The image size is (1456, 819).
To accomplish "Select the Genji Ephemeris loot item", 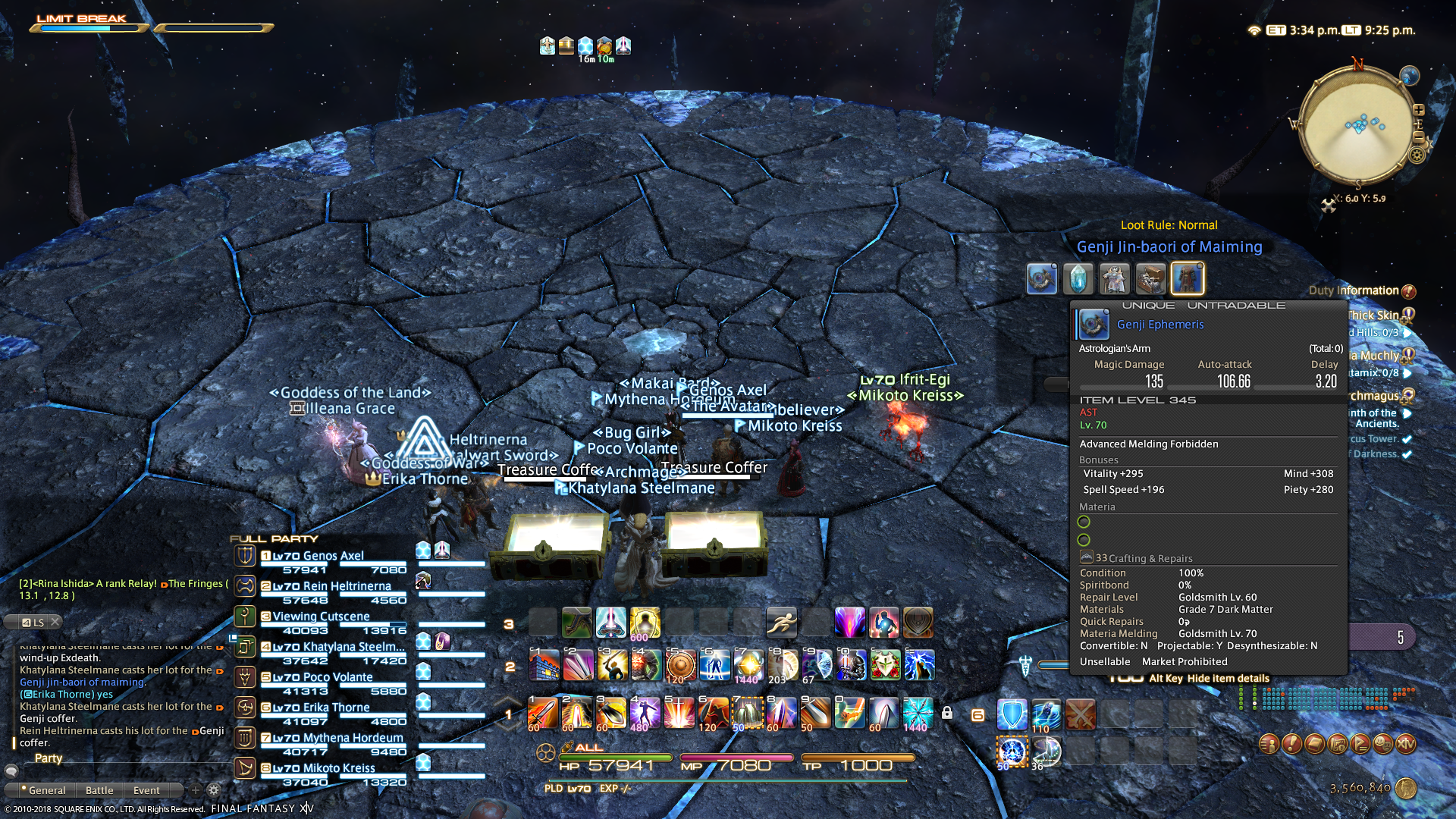I will click(1041, 279).
